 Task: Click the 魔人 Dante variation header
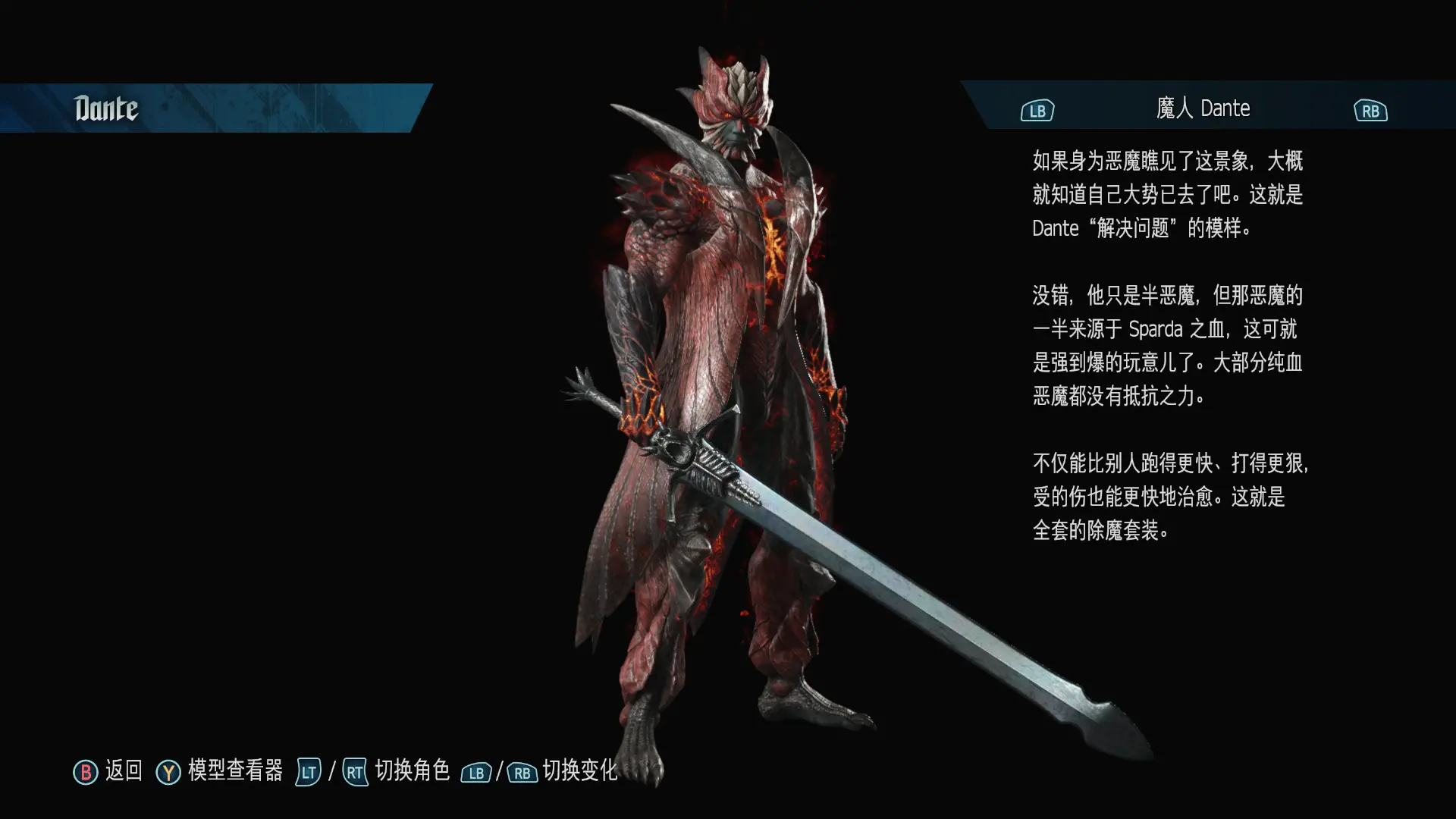pyautogui.click(x=1203, y=108)
